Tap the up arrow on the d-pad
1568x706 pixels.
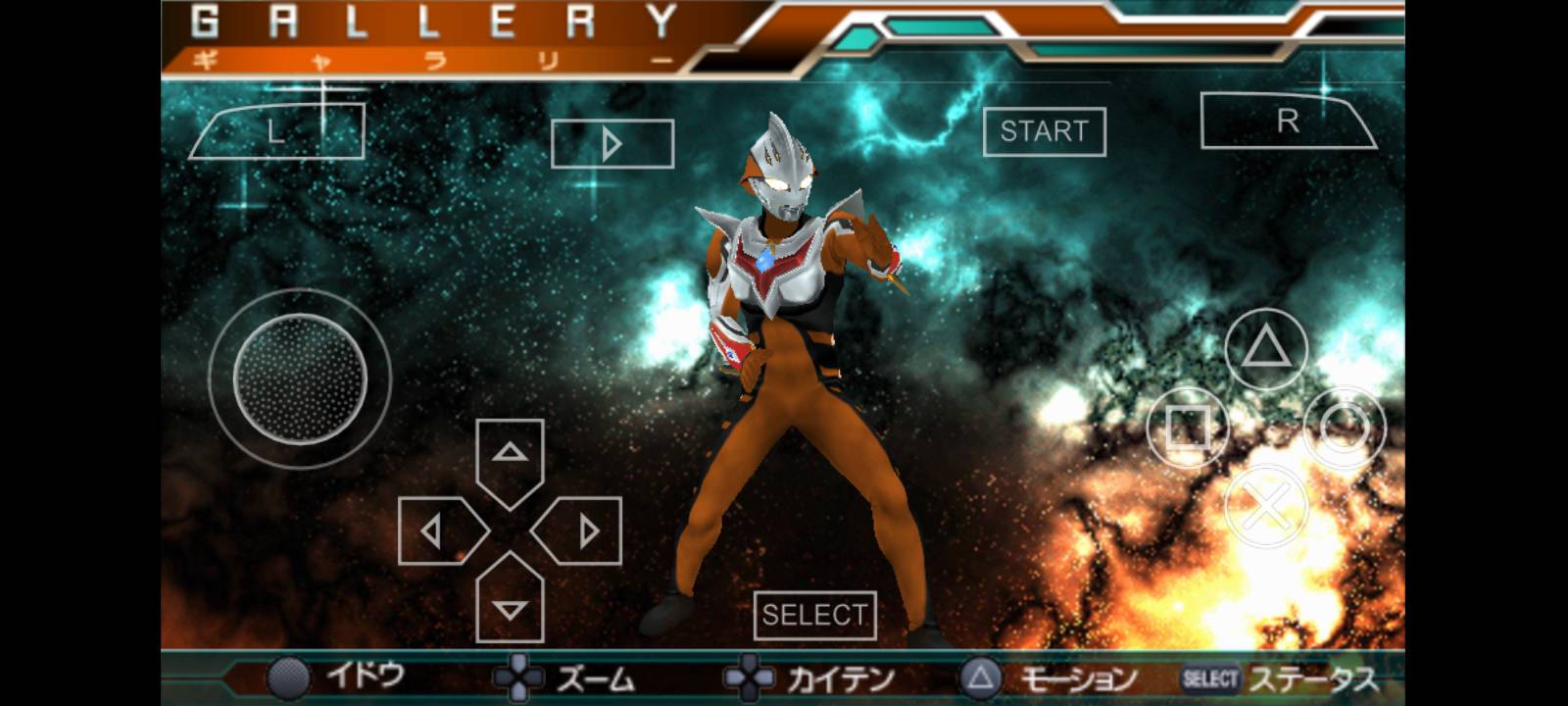coord(510,452)
